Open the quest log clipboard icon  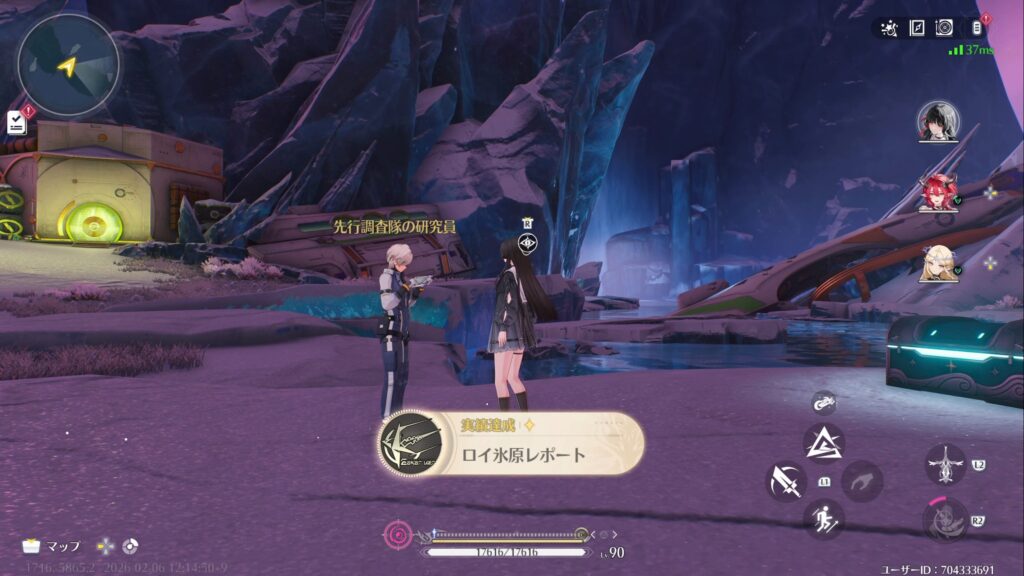[x=16, y=122]
